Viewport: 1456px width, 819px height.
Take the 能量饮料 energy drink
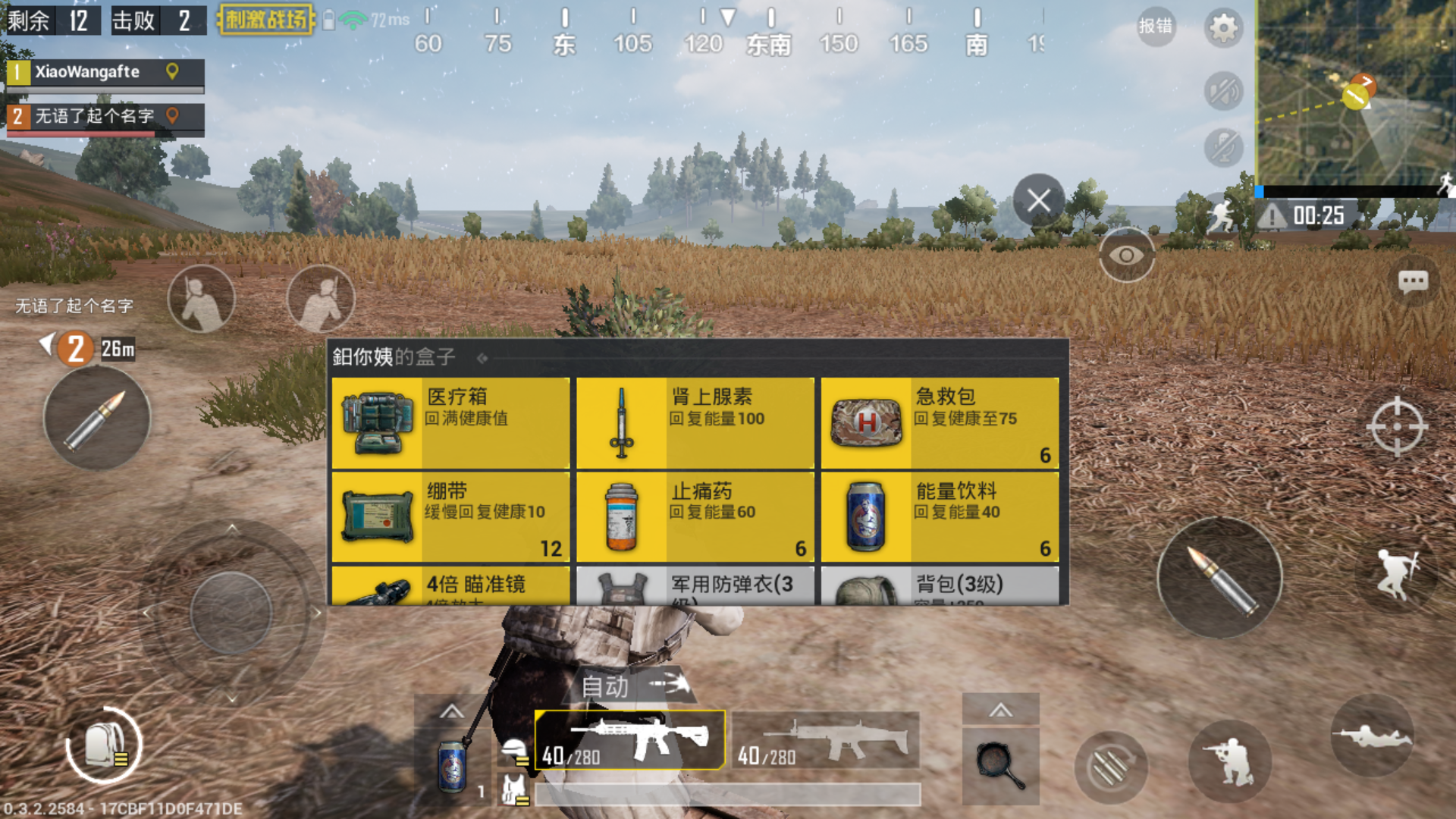coord(940,516)
